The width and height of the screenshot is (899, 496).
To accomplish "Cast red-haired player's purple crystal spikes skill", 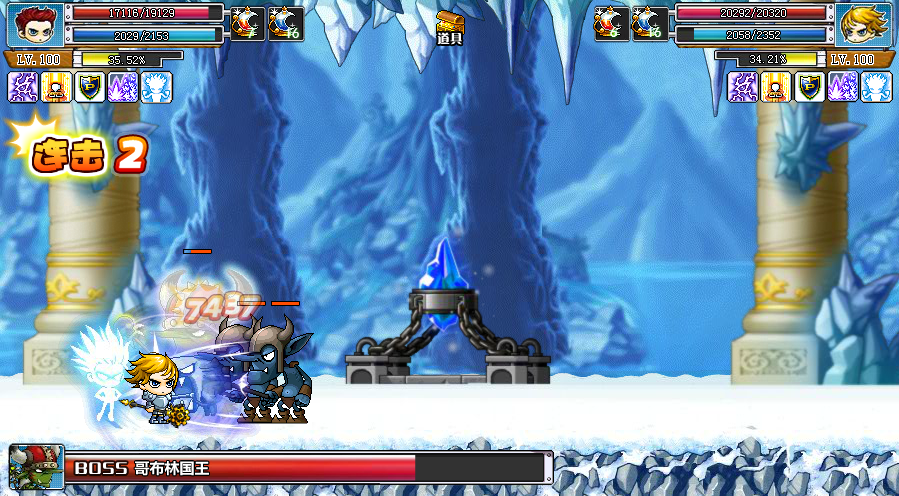I will click(123, 87).
